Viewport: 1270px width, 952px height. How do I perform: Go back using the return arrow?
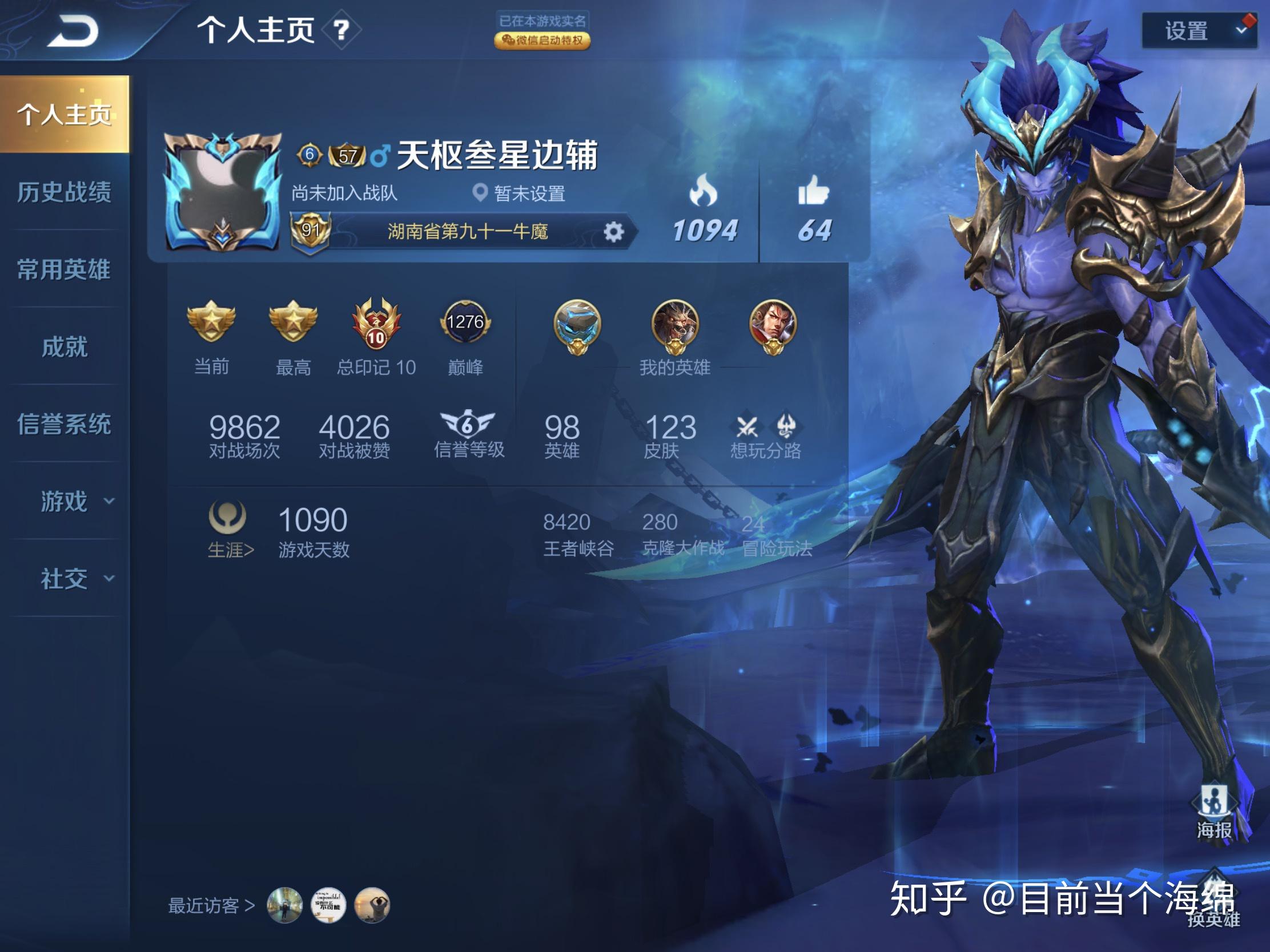pyautogui.click(x=74, y=30)
